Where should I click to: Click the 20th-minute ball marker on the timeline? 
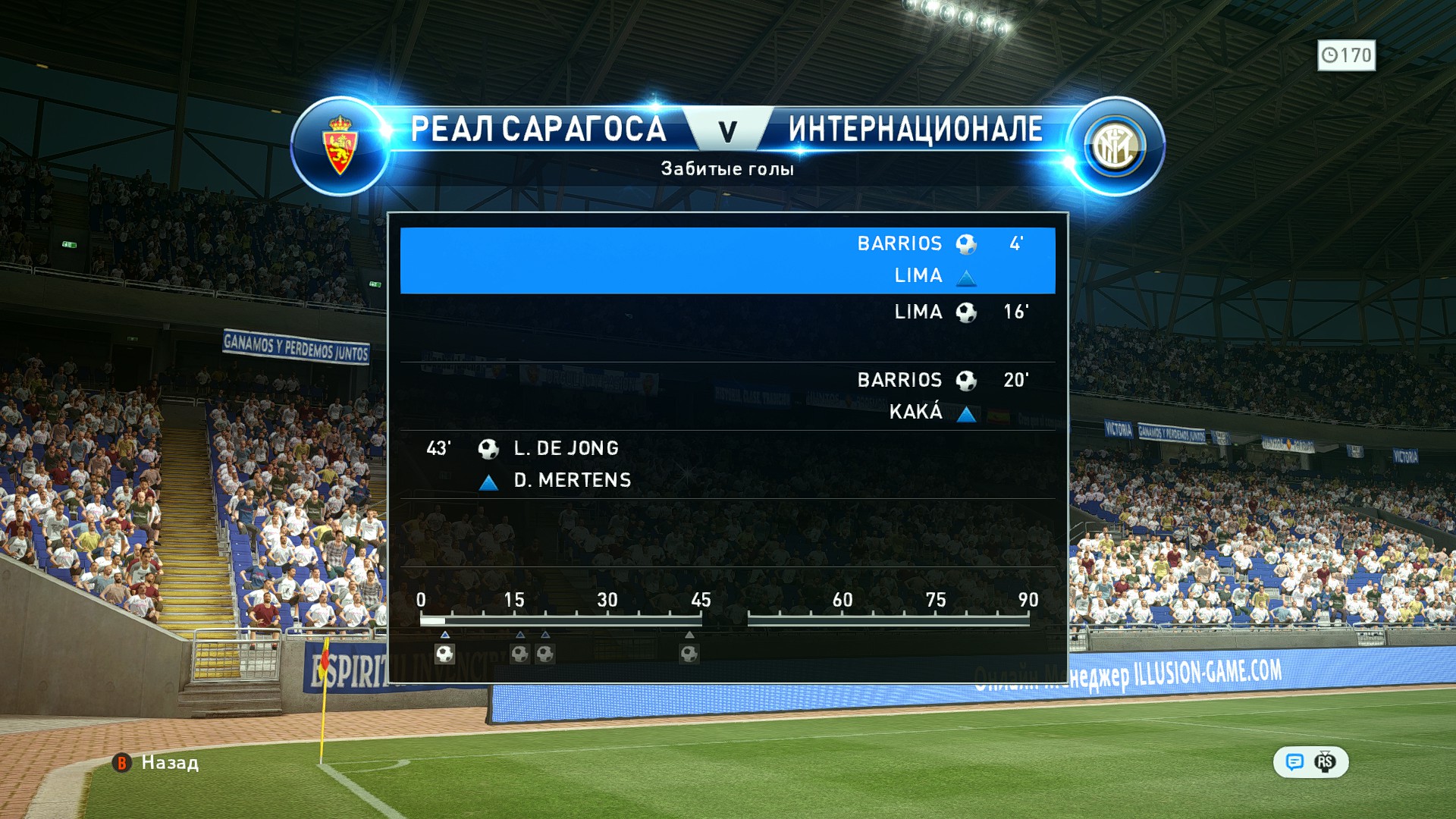545,654
